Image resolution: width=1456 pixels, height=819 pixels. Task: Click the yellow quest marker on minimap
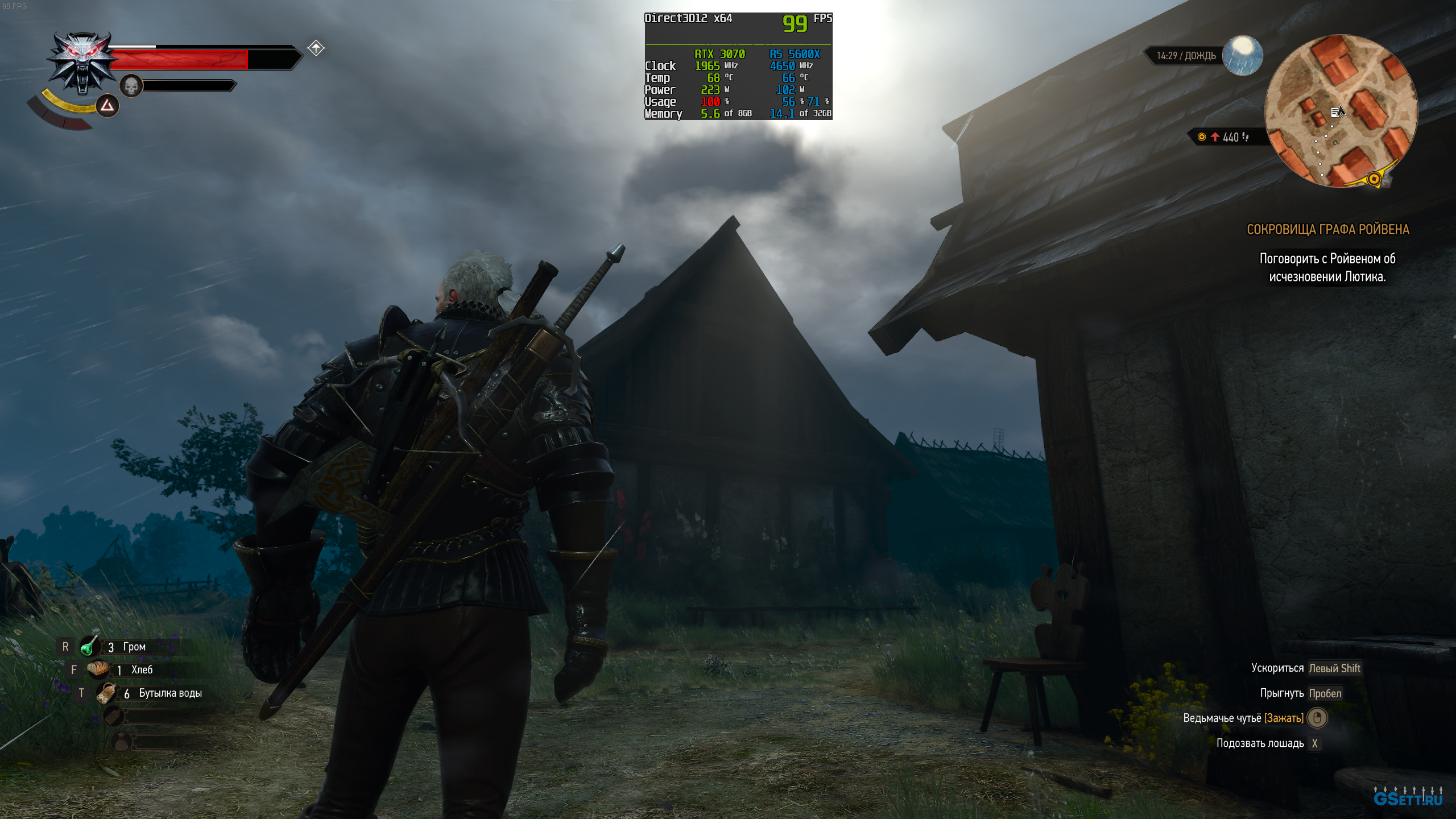[1374, 179]
